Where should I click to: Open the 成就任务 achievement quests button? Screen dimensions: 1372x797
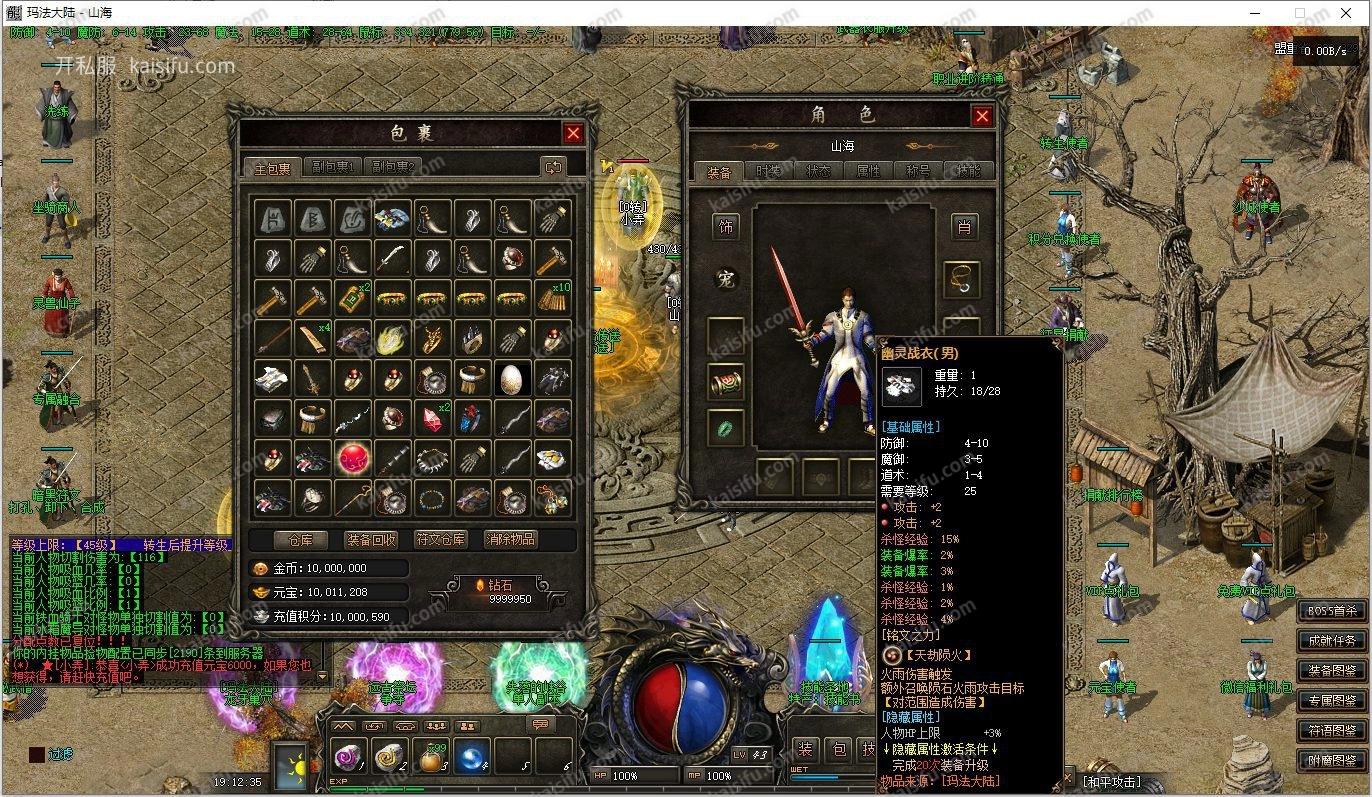(x=1332, y=640)
